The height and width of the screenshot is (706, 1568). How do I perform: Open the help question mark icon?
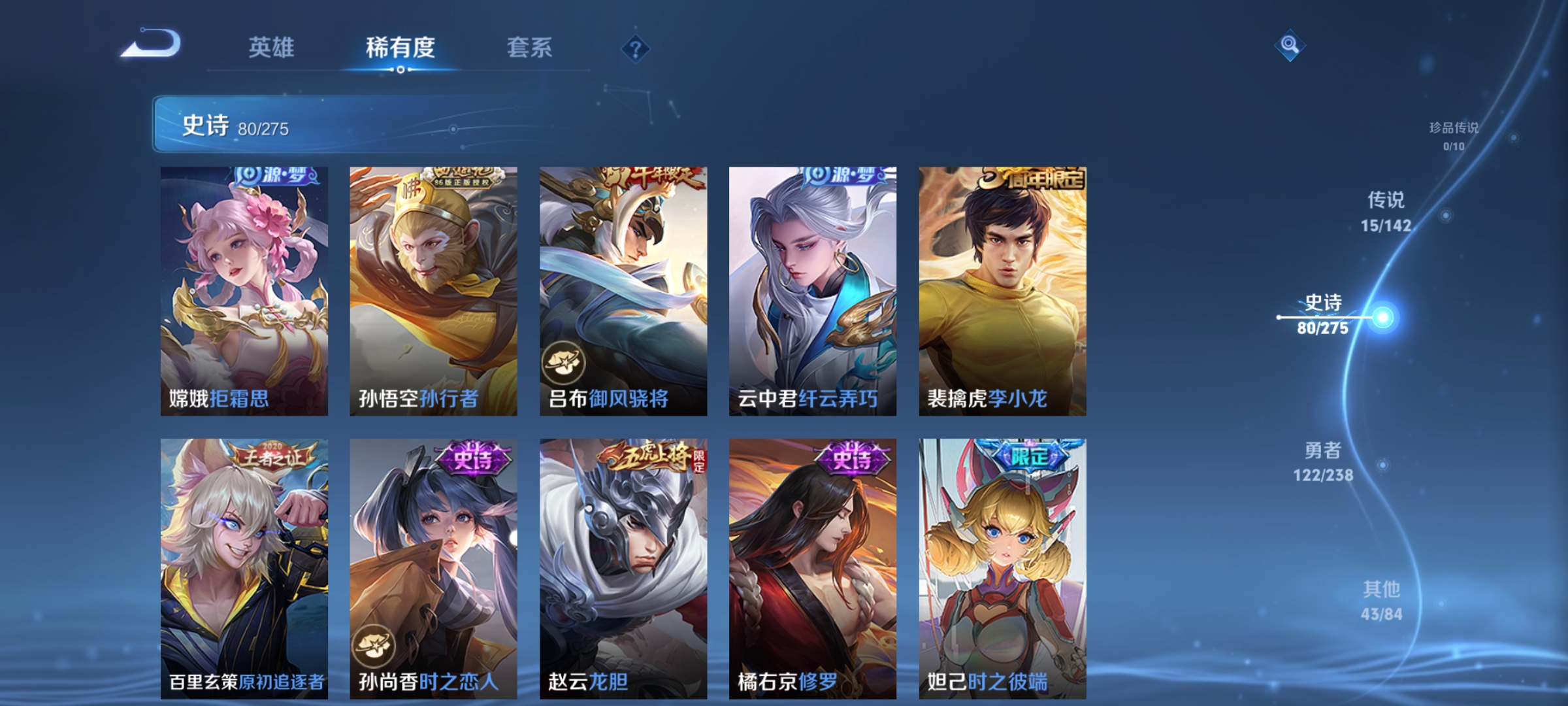pyautogui.click(x=636, y=48)
